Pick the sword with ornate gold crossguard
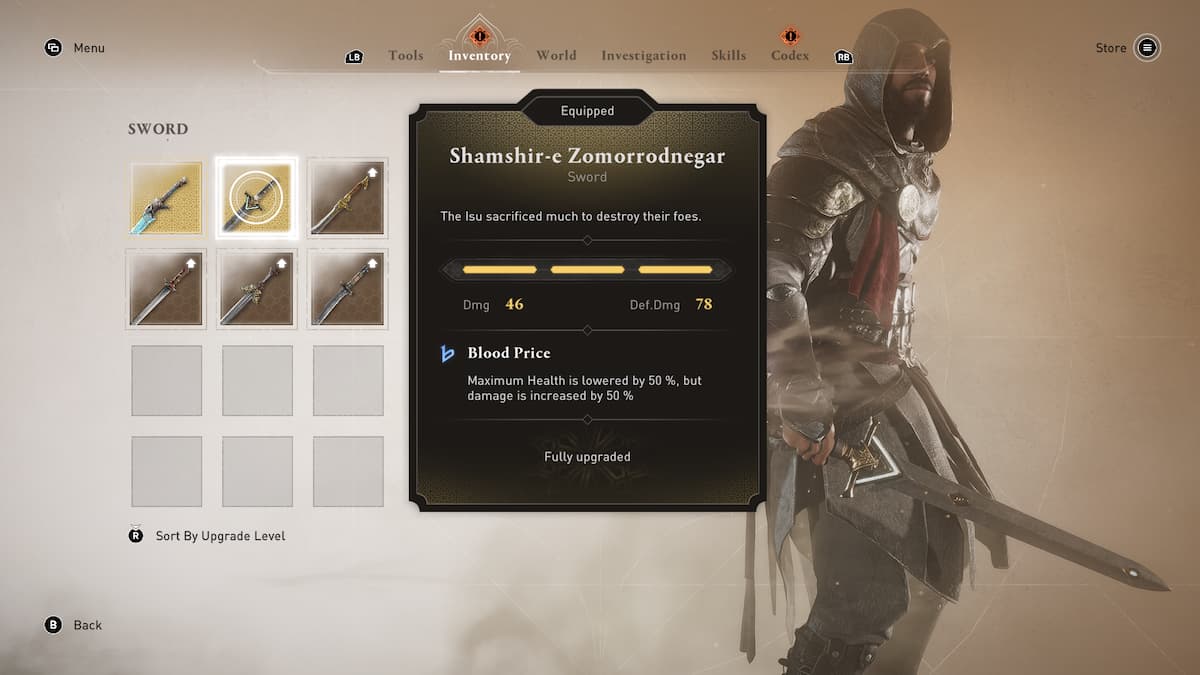This screenshot has height=675, width=1200. tap(257, 289)
